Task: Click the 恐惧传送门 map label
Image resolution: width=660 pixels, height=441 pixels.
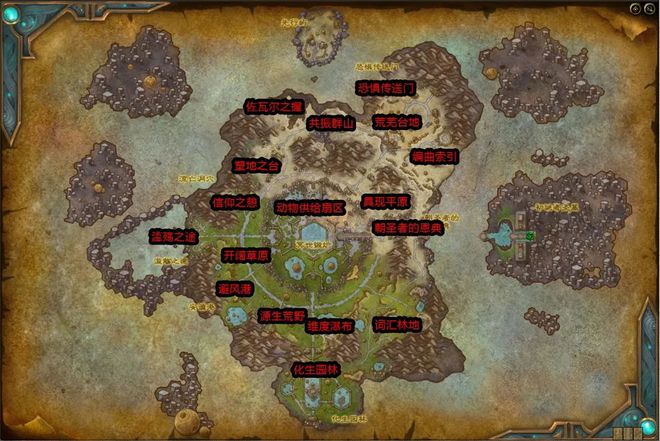Action: (386, 88)
